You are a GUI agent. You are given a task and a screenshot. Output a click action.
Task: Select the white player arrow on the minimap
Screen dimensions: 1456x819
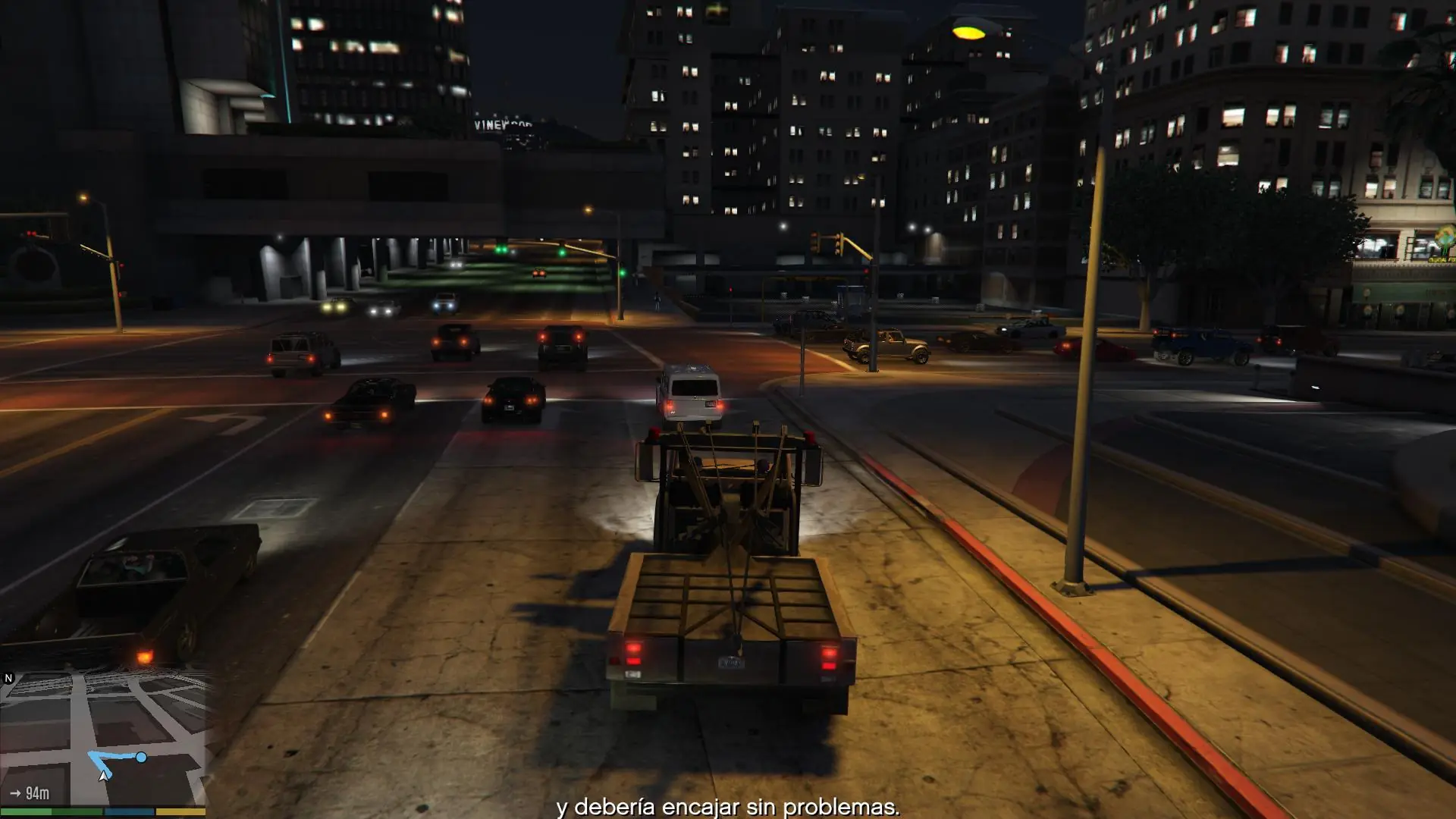click(x=104, y=777)
